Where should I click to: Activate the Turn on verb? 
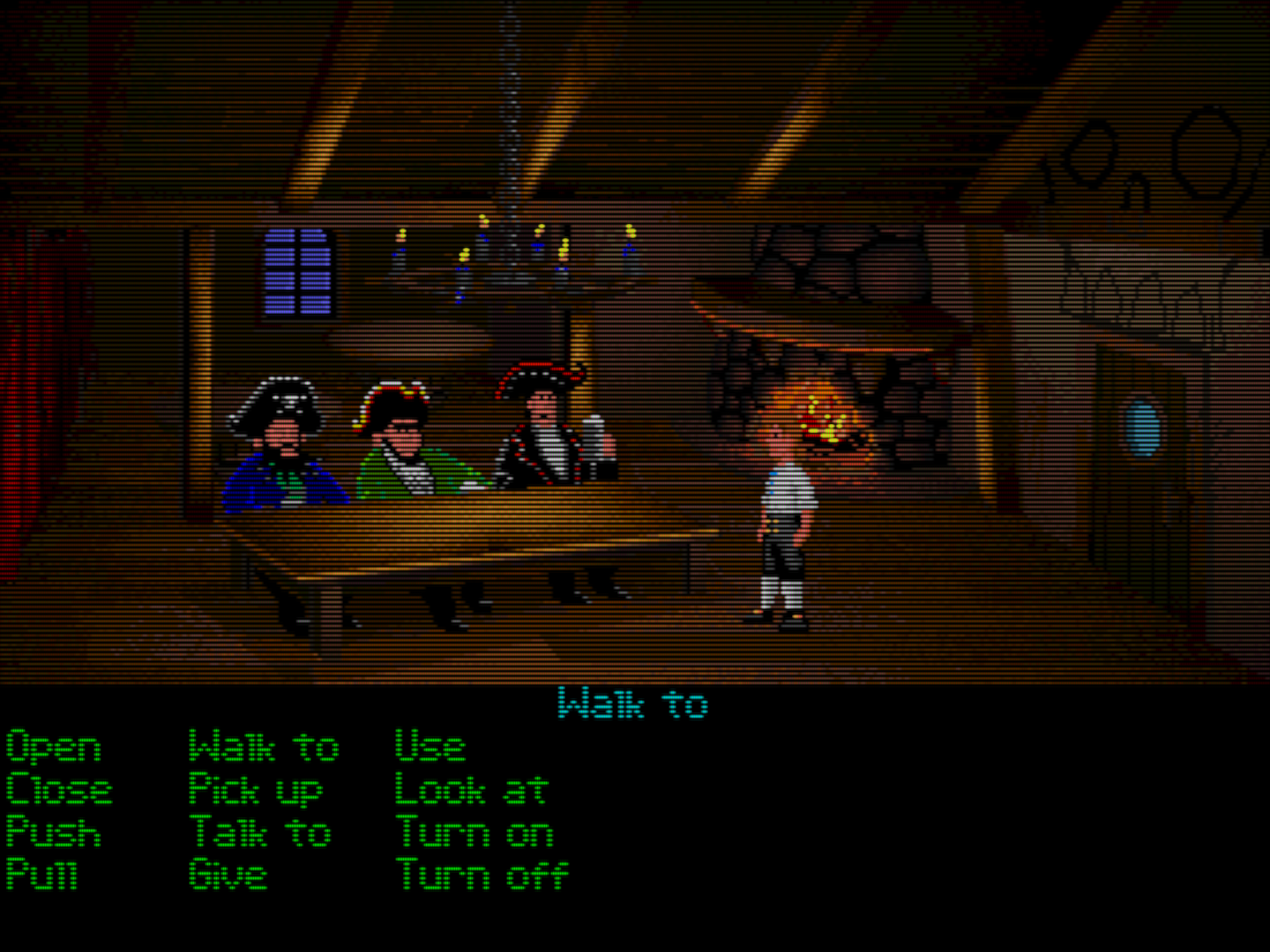[474, 831]
